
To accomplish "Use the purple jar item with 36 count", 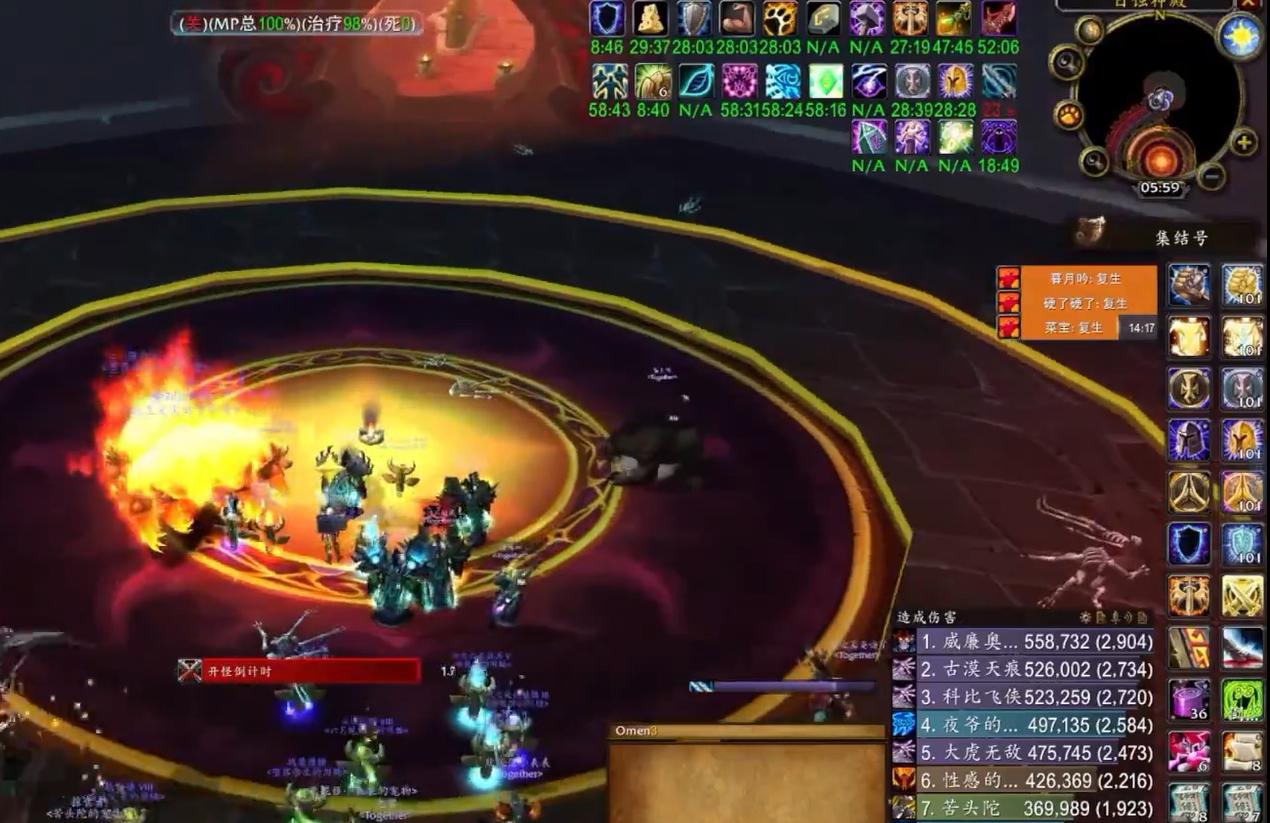I will tap(1189, 699).
